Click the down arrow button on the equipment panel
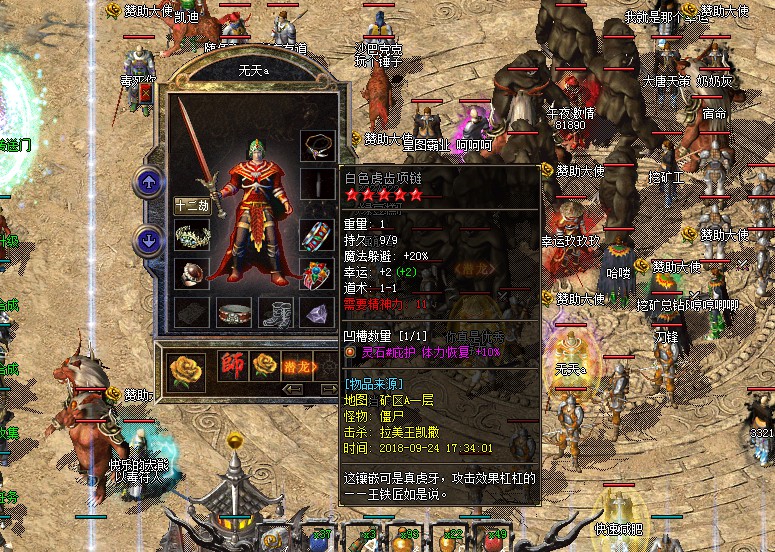The height and width of the screenshot is (552, 775). (x=148, y=240)
